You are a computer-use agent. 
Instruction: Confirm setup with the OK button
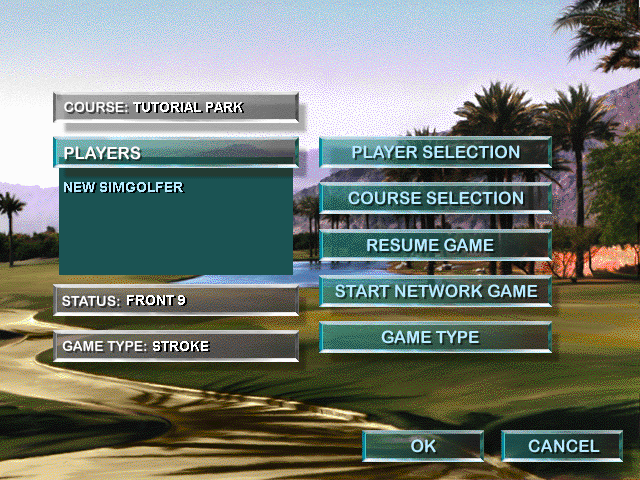[x=423, y=446]
